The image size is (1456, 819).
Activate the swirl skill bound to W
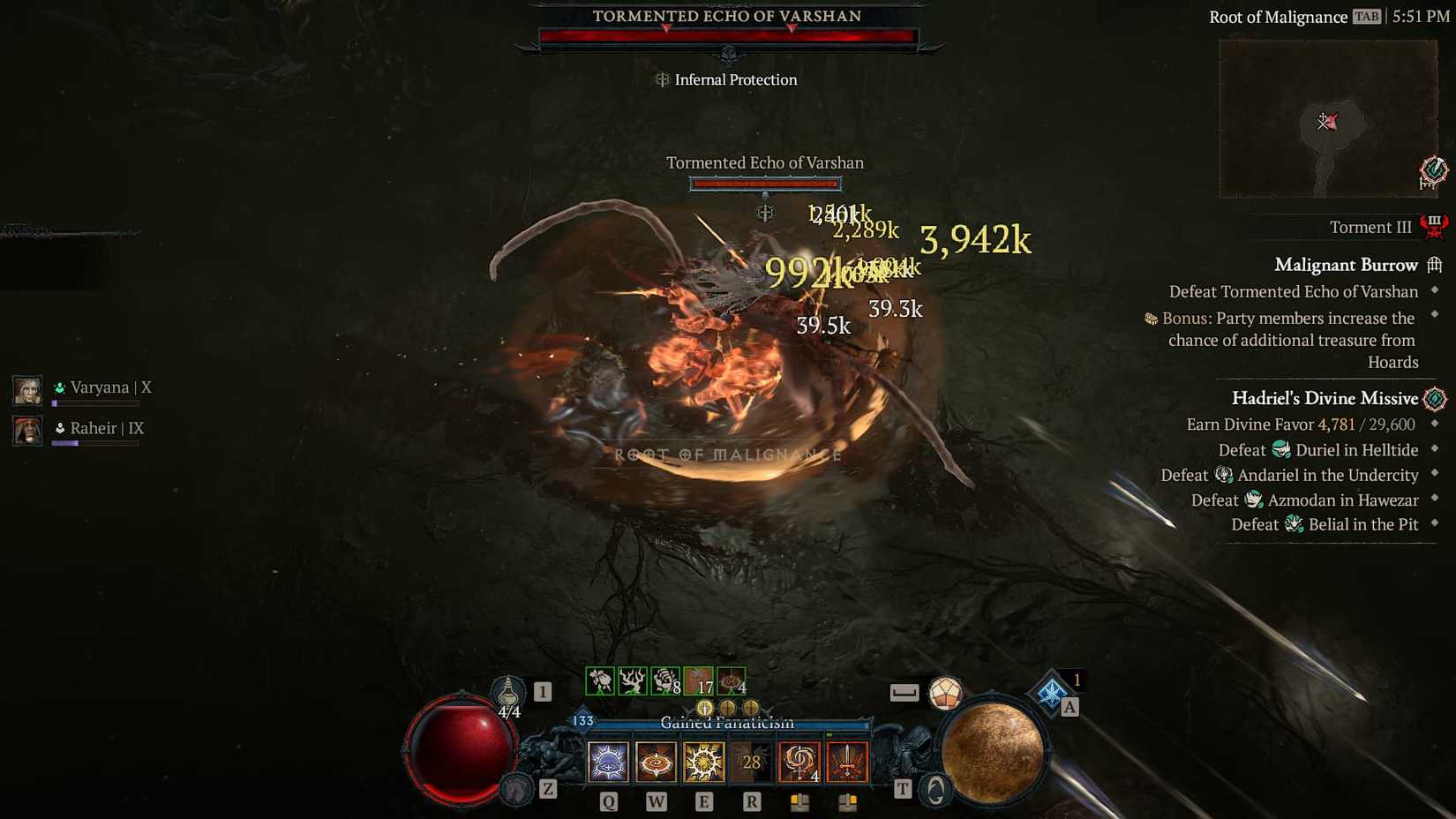[656, 762]
